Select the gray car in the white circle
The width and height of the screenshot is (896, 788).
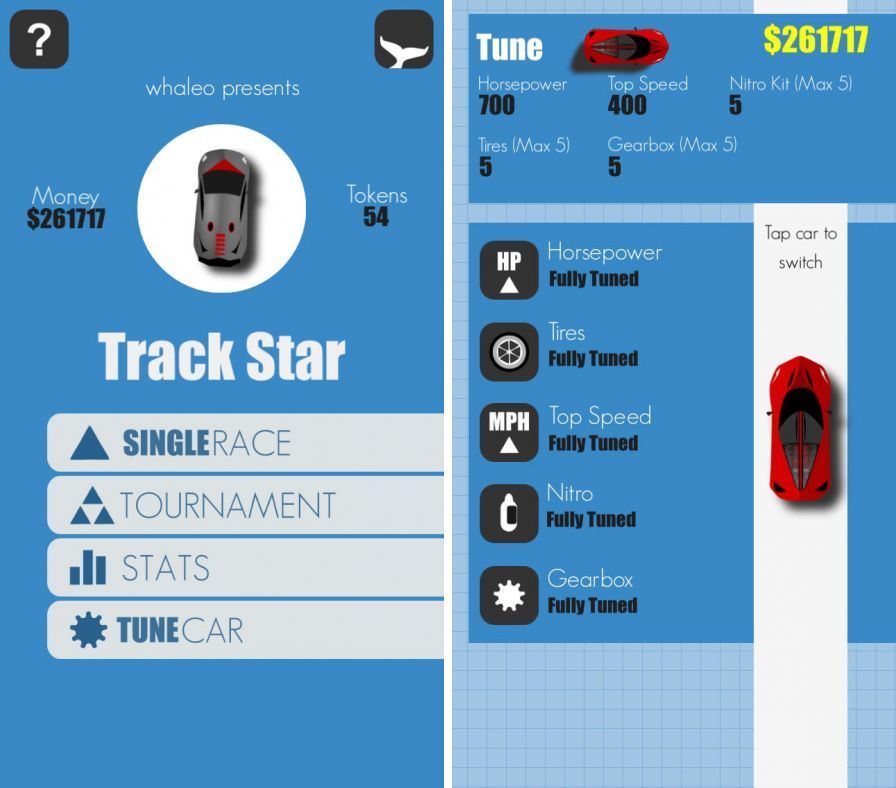pos(221,208)
